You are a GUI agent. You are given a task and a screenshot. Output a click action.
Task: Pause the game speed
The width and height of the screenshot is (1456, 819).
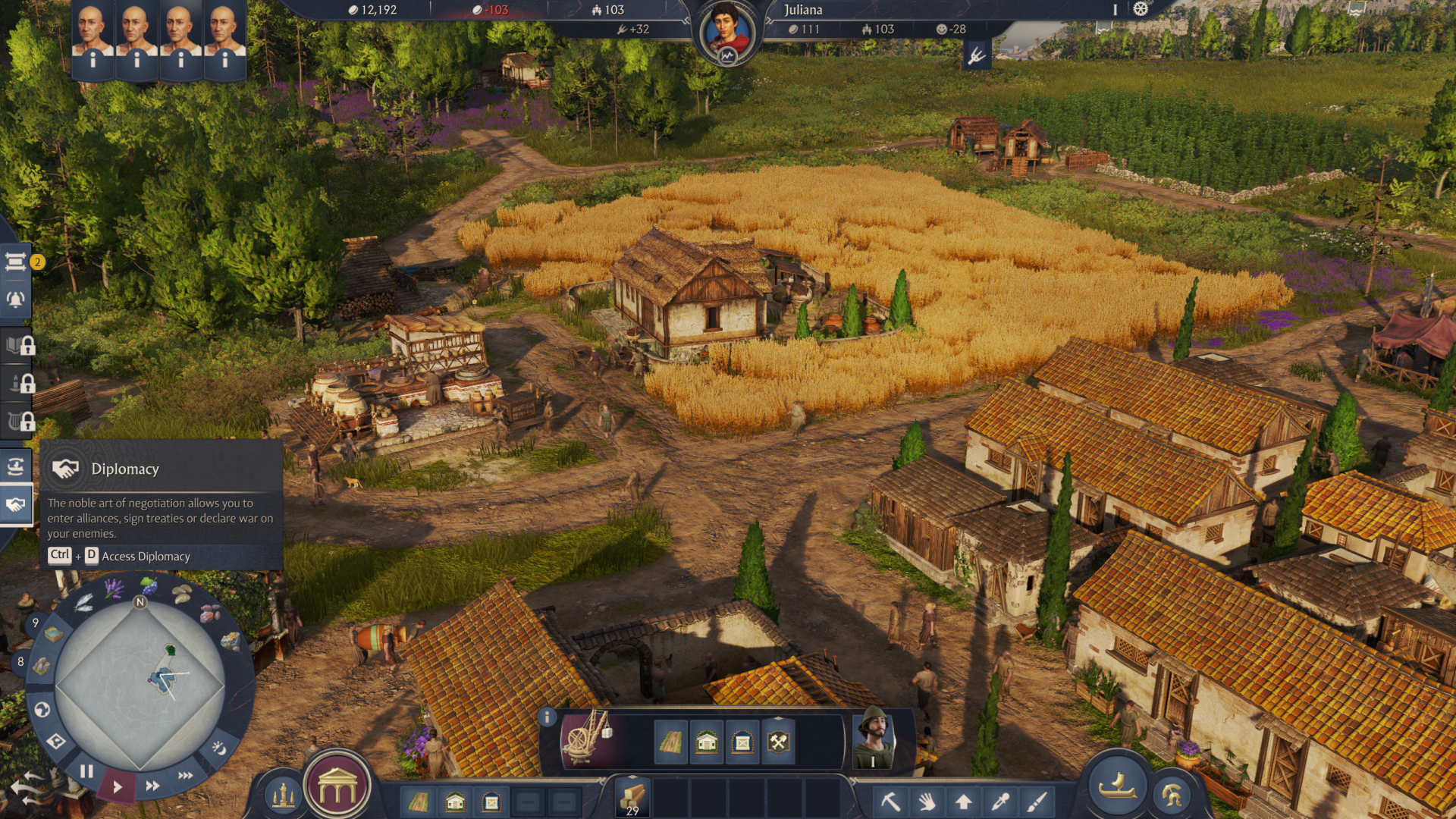click(86, 771)
